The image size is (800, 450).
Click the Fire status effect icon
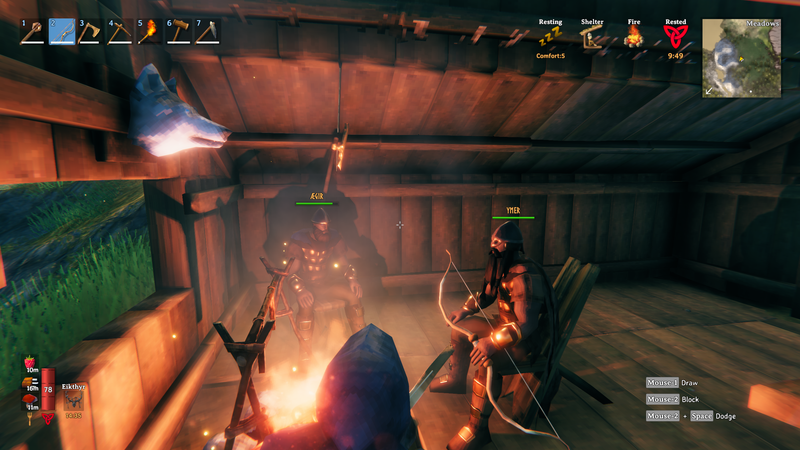(x=633, y=38)
